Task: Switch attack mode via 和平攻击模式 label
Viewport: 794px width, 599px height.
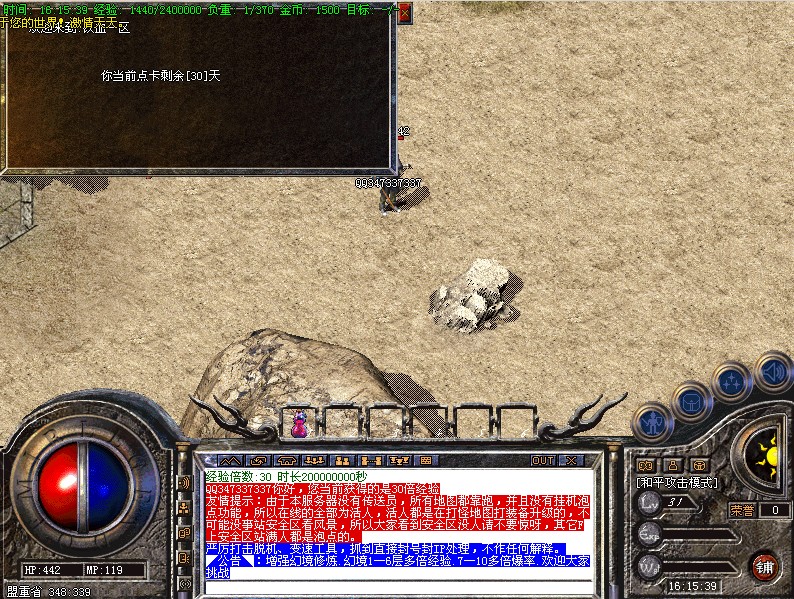Action: 679,481
